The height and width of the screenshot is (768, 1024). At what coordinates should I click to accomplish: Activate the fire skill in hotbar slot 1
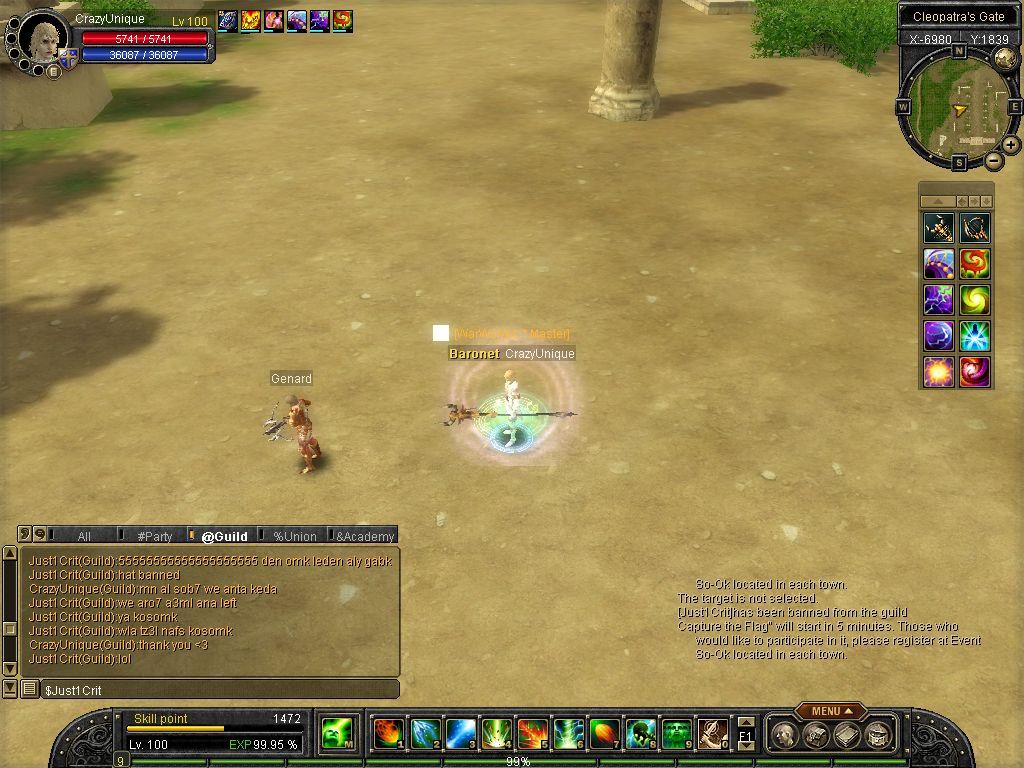[388, 734]
